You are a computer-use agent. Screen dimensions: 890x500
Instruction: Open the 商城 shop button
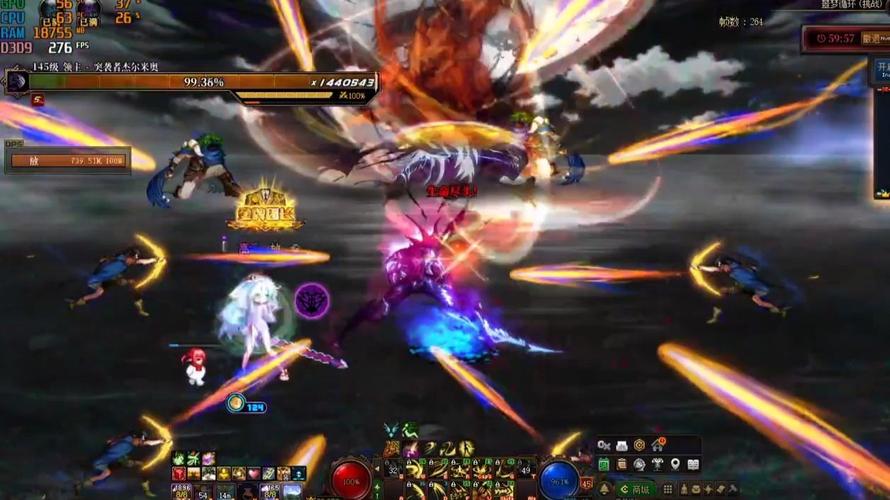(x=635, y=489)
